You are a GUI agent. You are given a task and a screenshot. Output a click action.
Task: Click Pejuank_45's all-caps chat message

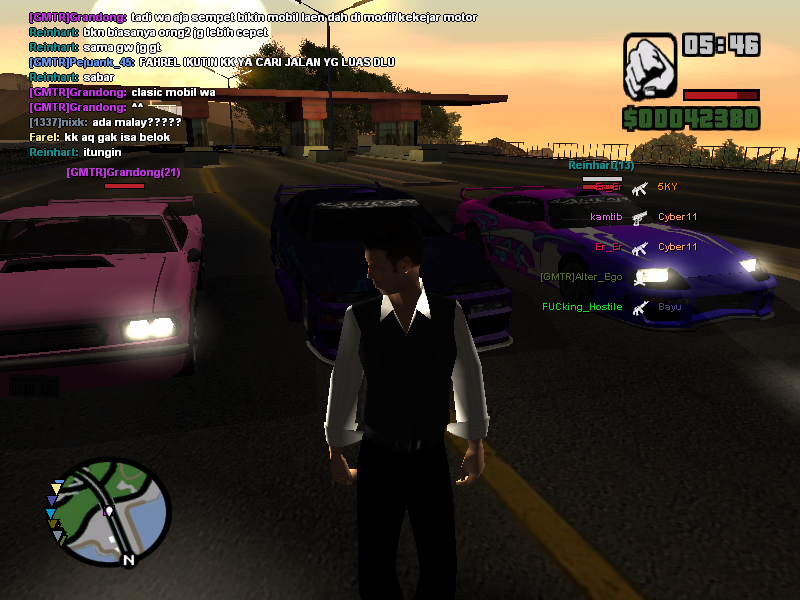pyautogui.click(x=211, y=62)
